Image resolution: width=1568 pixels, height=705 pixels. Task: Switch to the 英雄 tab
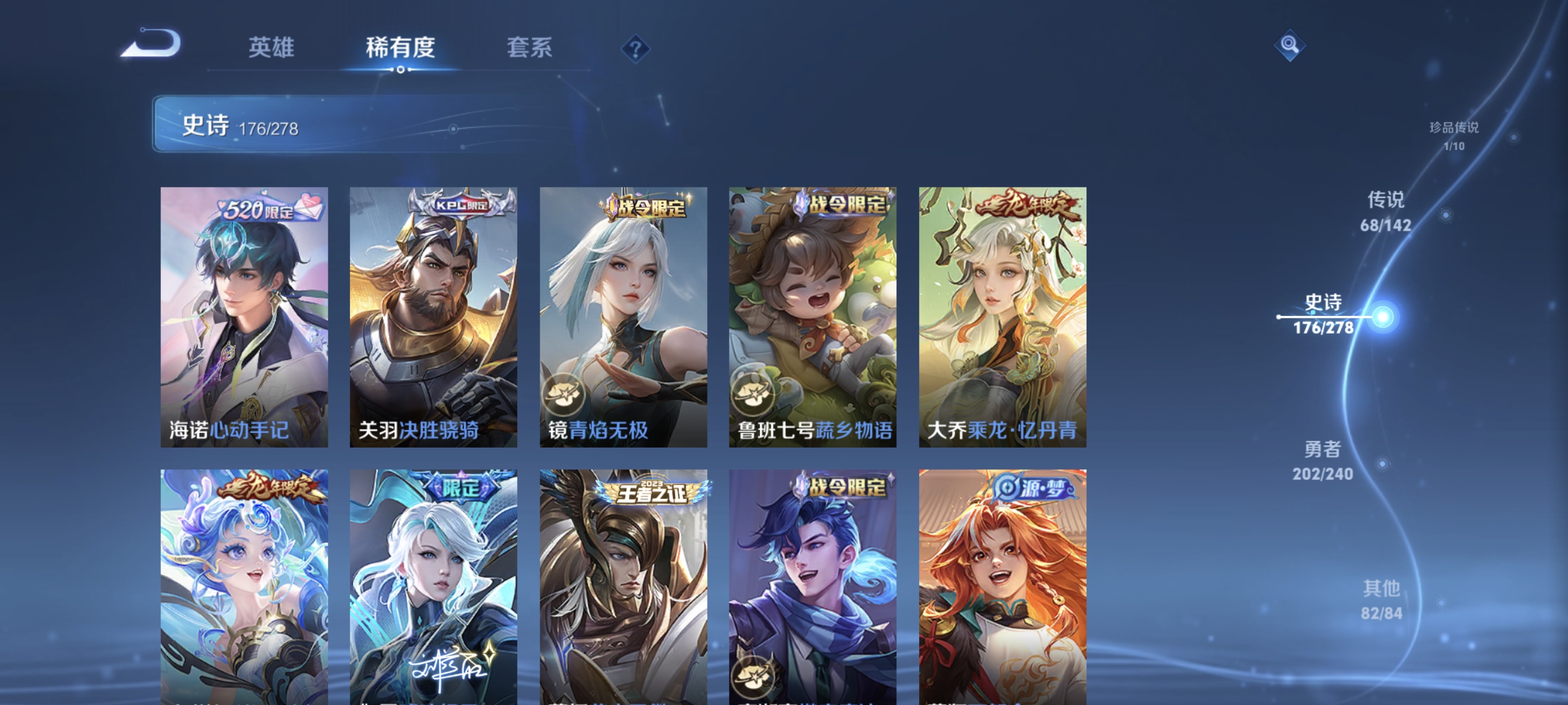[270, 48]
